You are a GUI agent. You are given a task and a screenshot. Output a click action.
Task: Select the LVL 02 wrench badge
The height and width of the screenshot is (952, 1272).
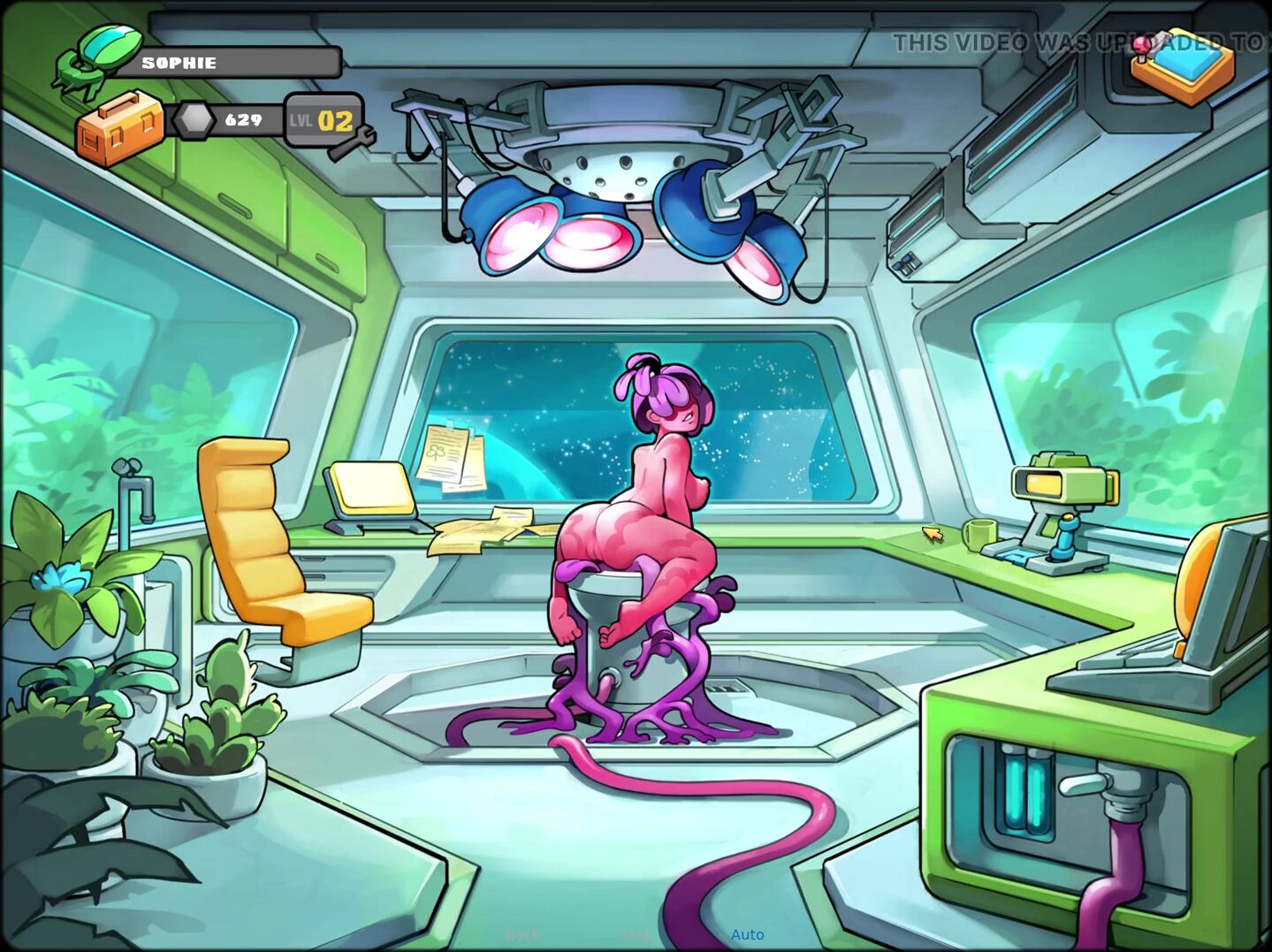[x=325, y=121]
